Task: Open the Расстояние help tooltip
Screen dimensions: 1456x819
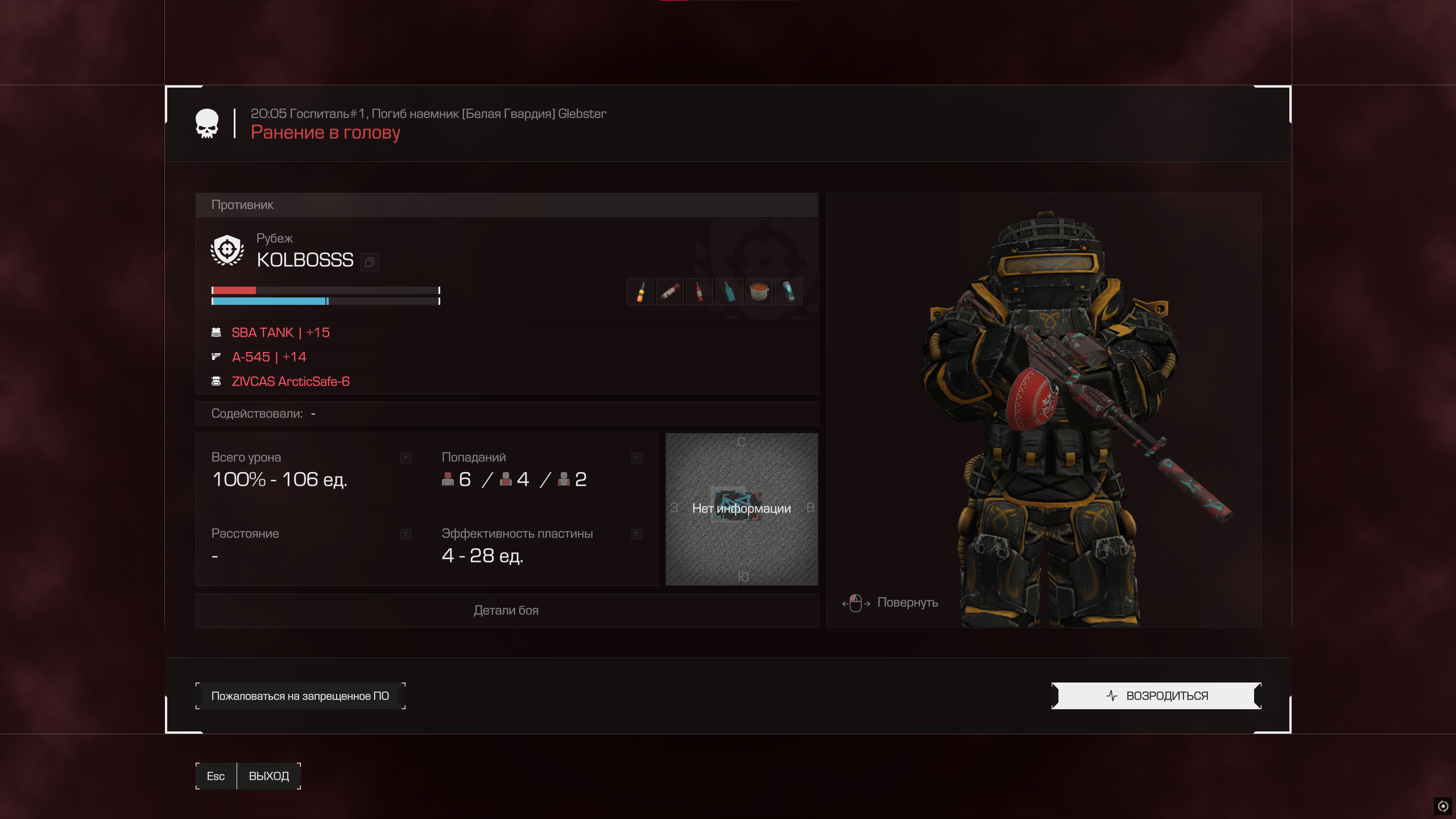Action: 406,534
